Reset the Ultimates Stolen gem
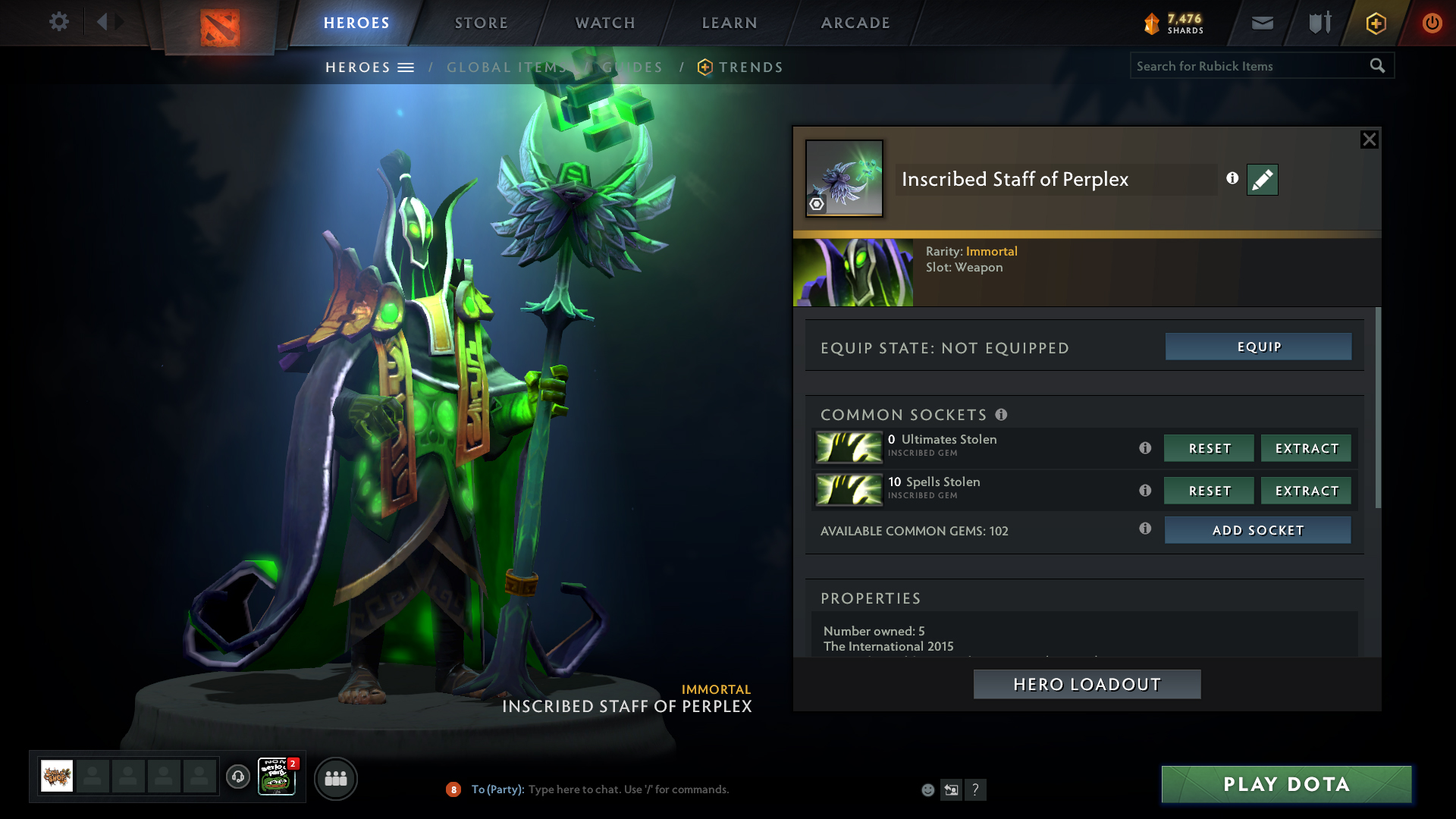The image size is (1456, 819). pos(1209,448)
